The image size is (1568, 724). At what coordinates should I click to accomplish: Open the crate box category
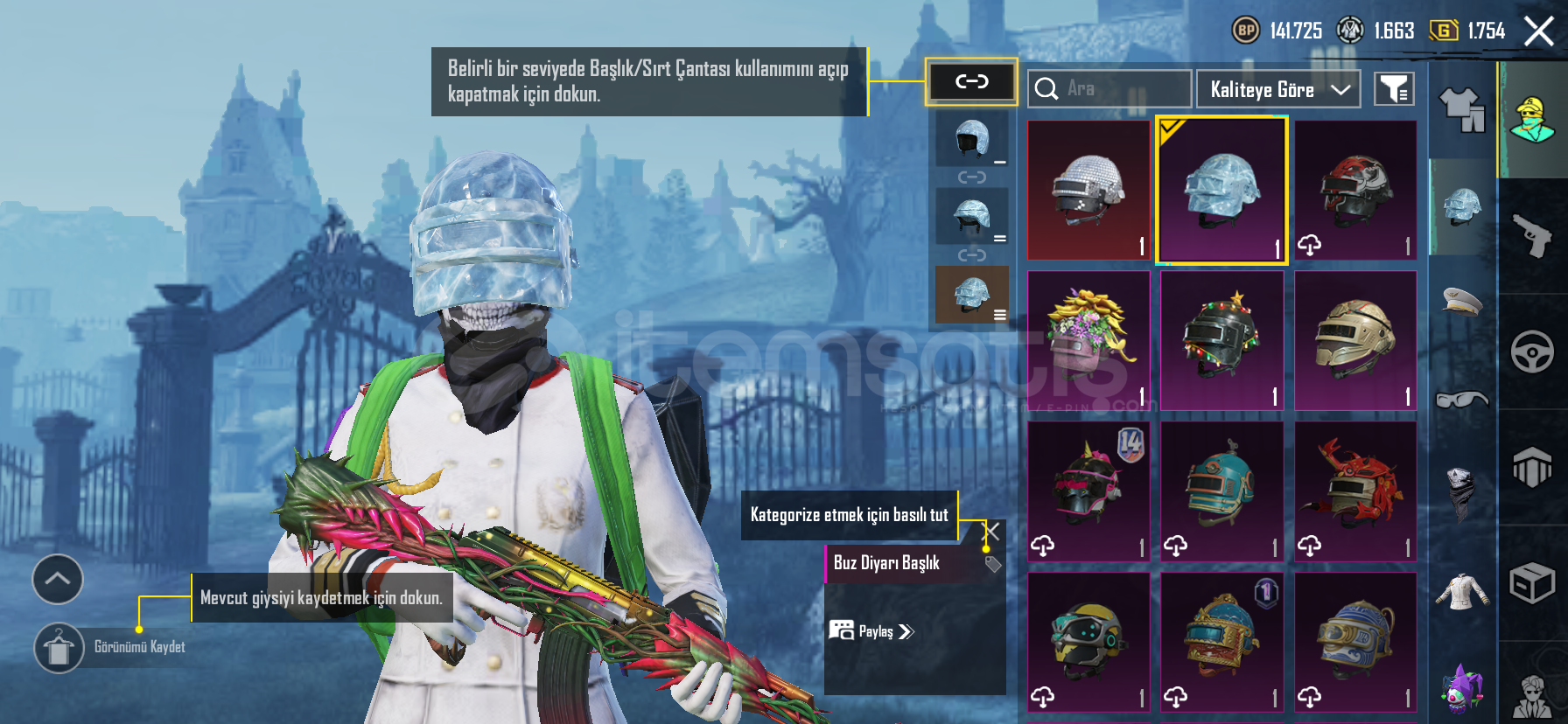tap(1532, 583)
